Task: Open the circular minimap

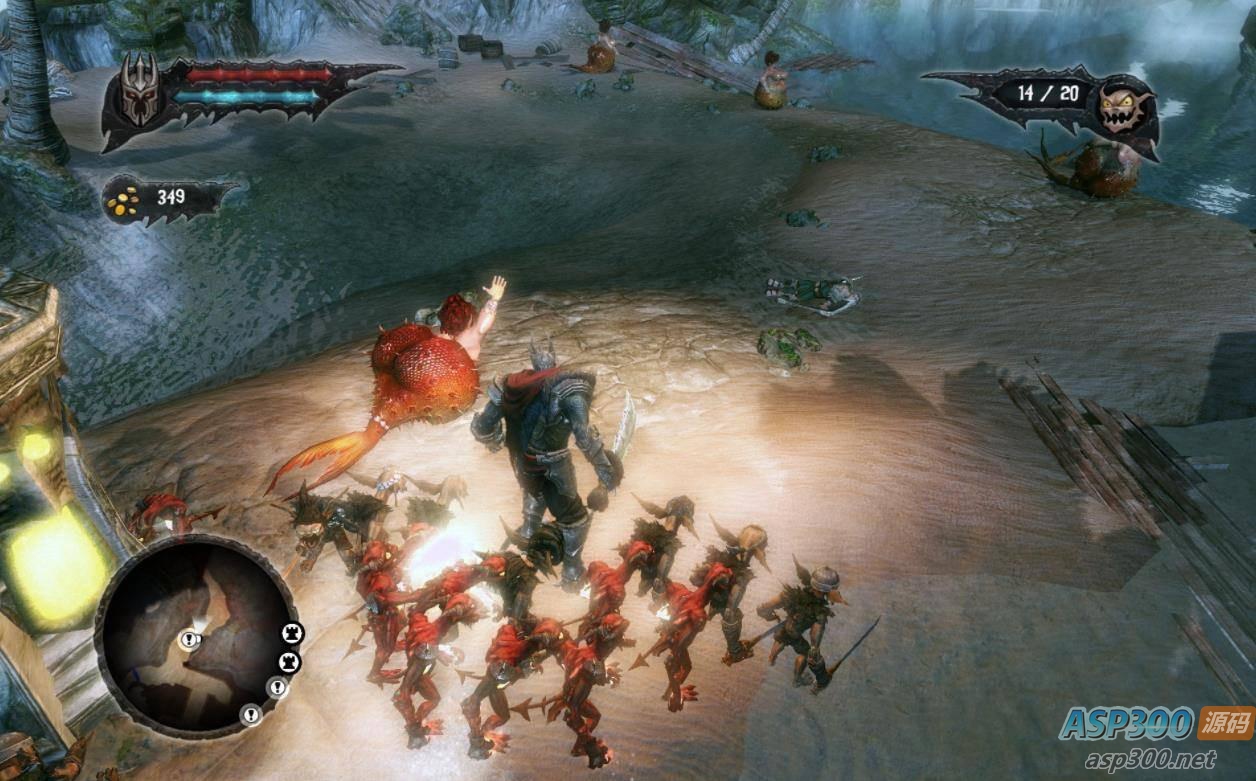Action: pyautogui.click(x=196, y=636)
